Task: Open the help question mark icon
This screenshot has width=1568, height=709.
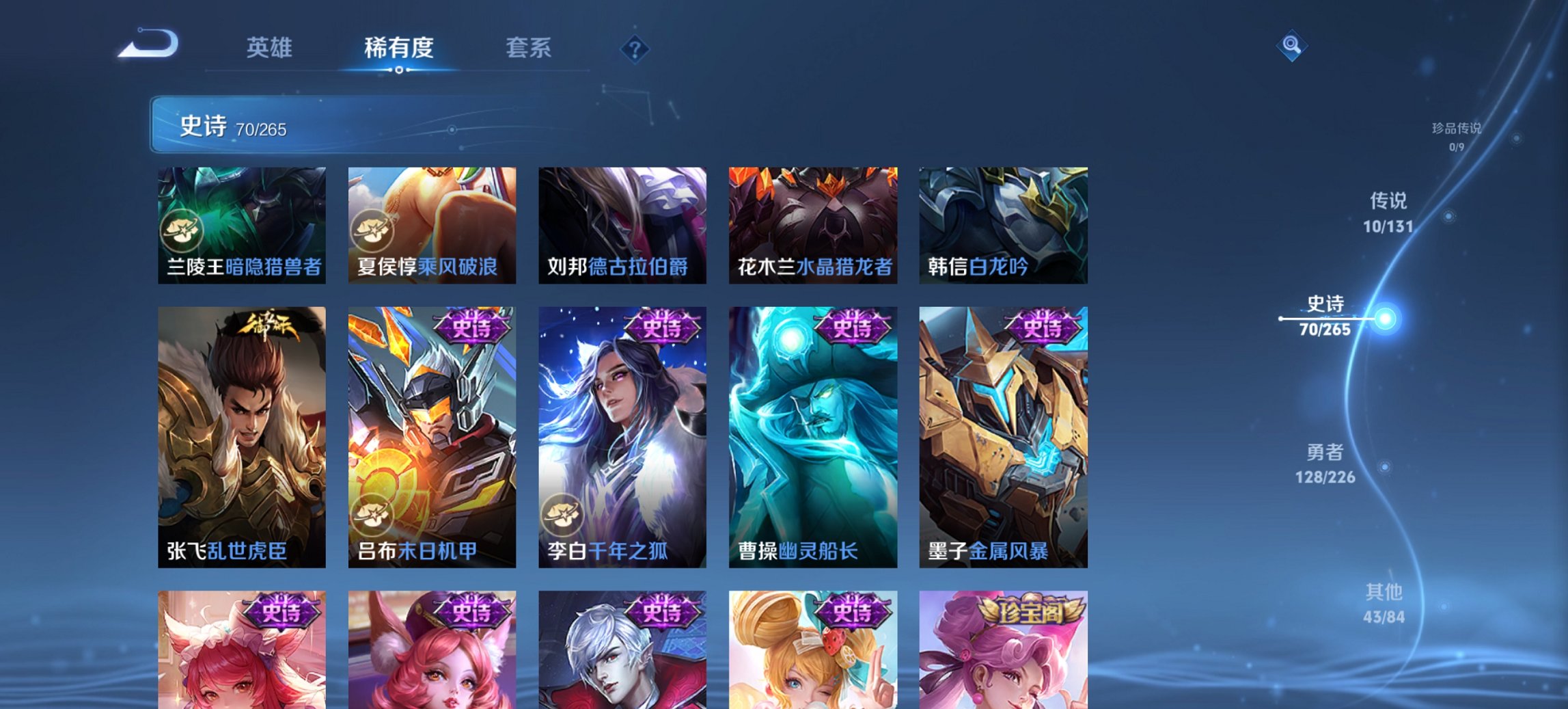Action: pos(635,49)
